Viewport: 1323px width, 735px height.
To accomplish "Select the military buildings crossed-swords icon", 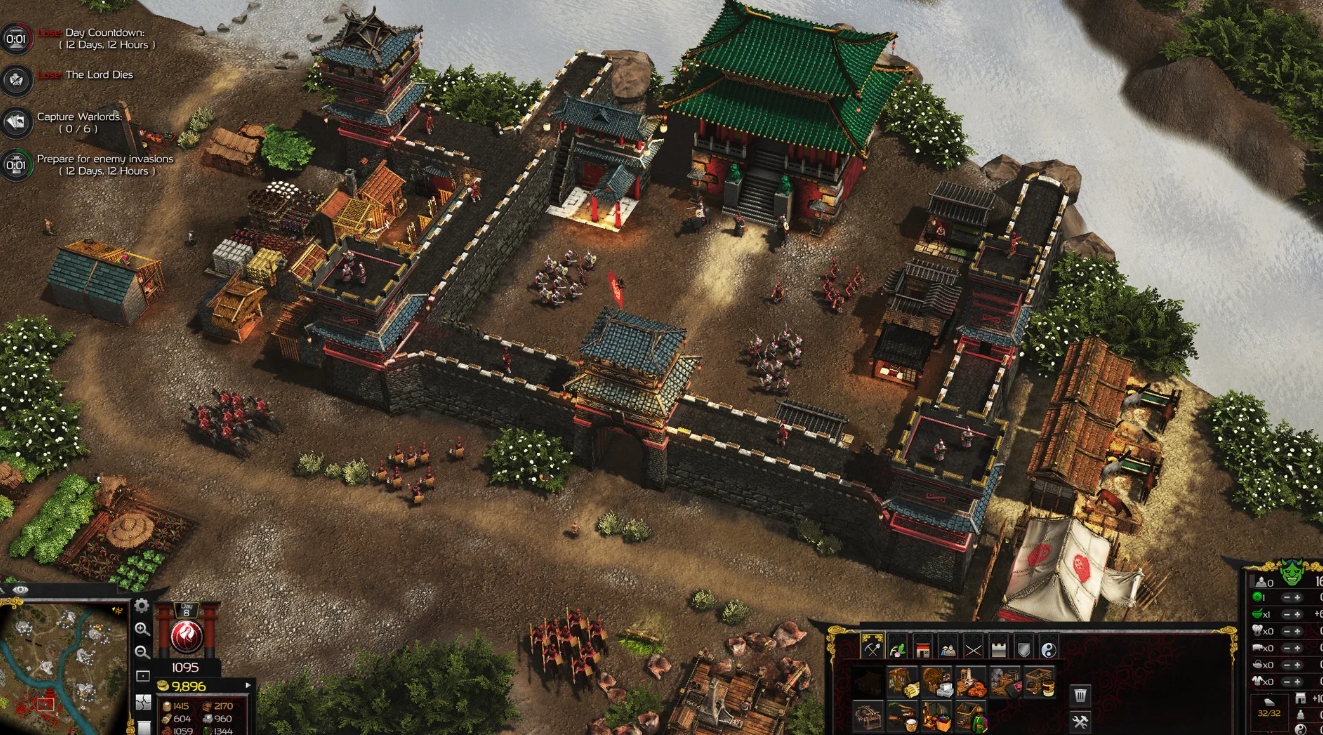I will (x=972, y=646).
